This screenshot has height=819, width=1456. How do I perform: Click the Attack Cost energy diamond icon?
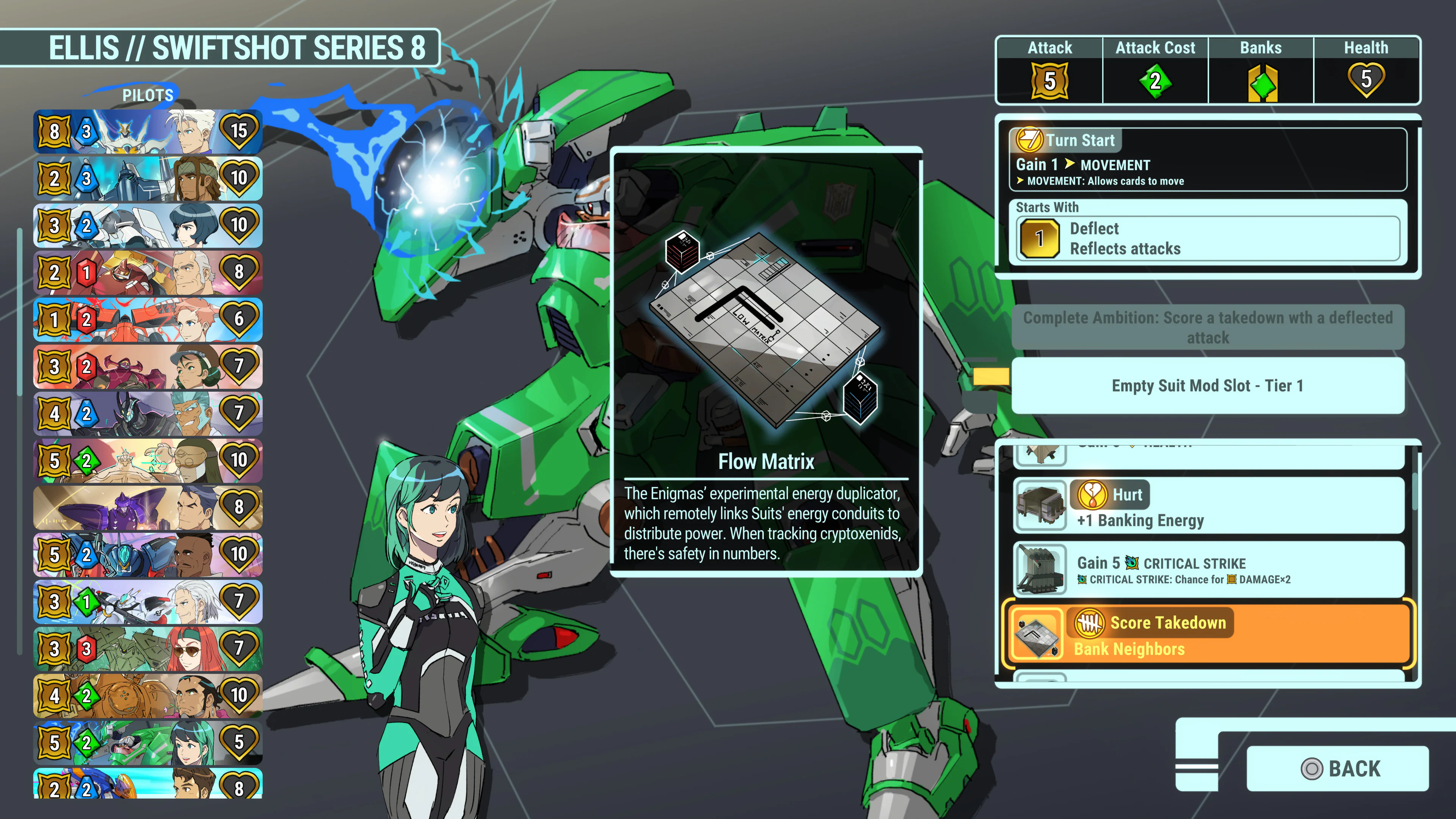pyautogui.click(x=1155, y=81)
